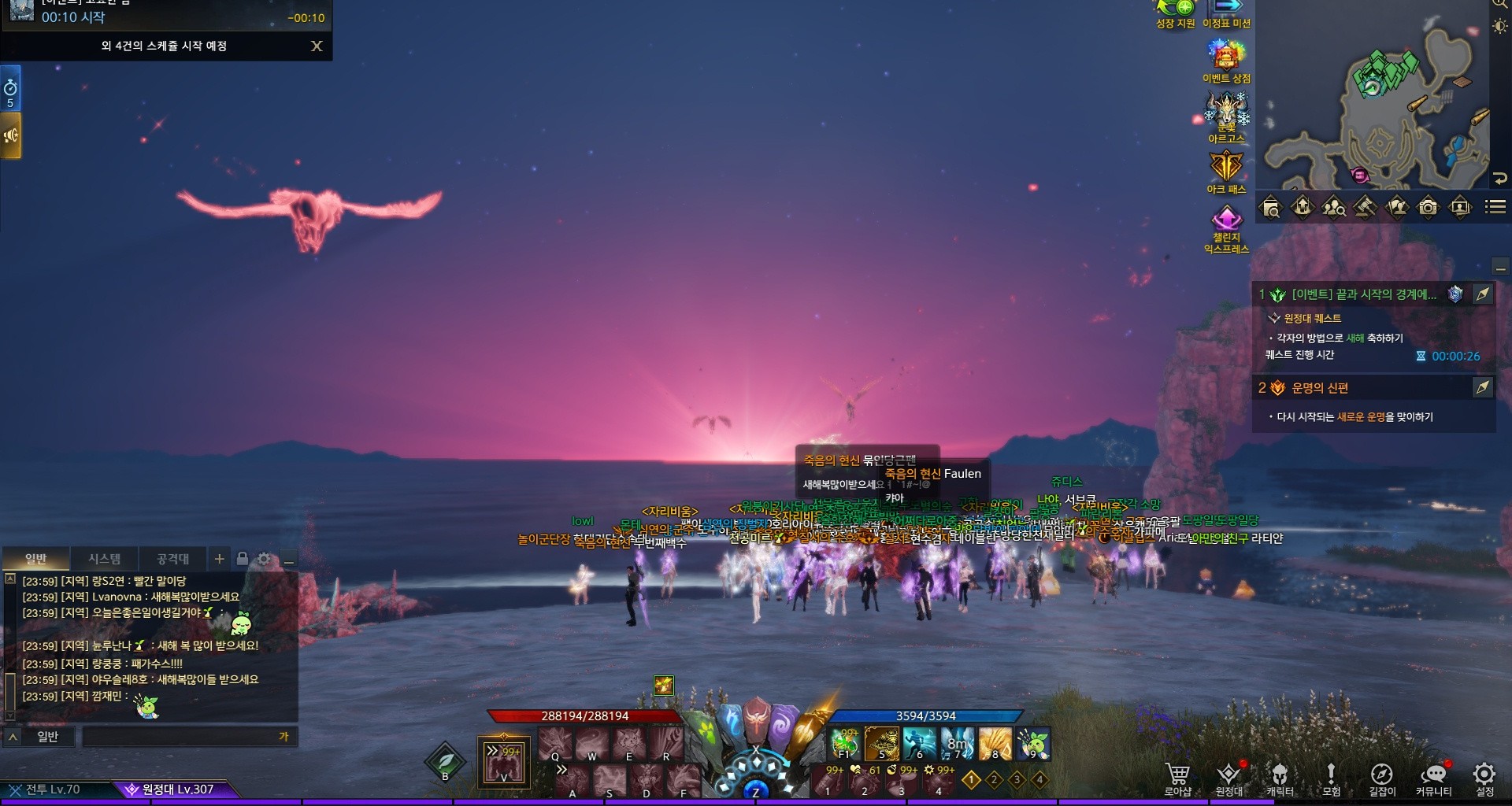Select the 운명의 신편 quest tracker entry
The image size is (1512, 806).
(1320, 388)
